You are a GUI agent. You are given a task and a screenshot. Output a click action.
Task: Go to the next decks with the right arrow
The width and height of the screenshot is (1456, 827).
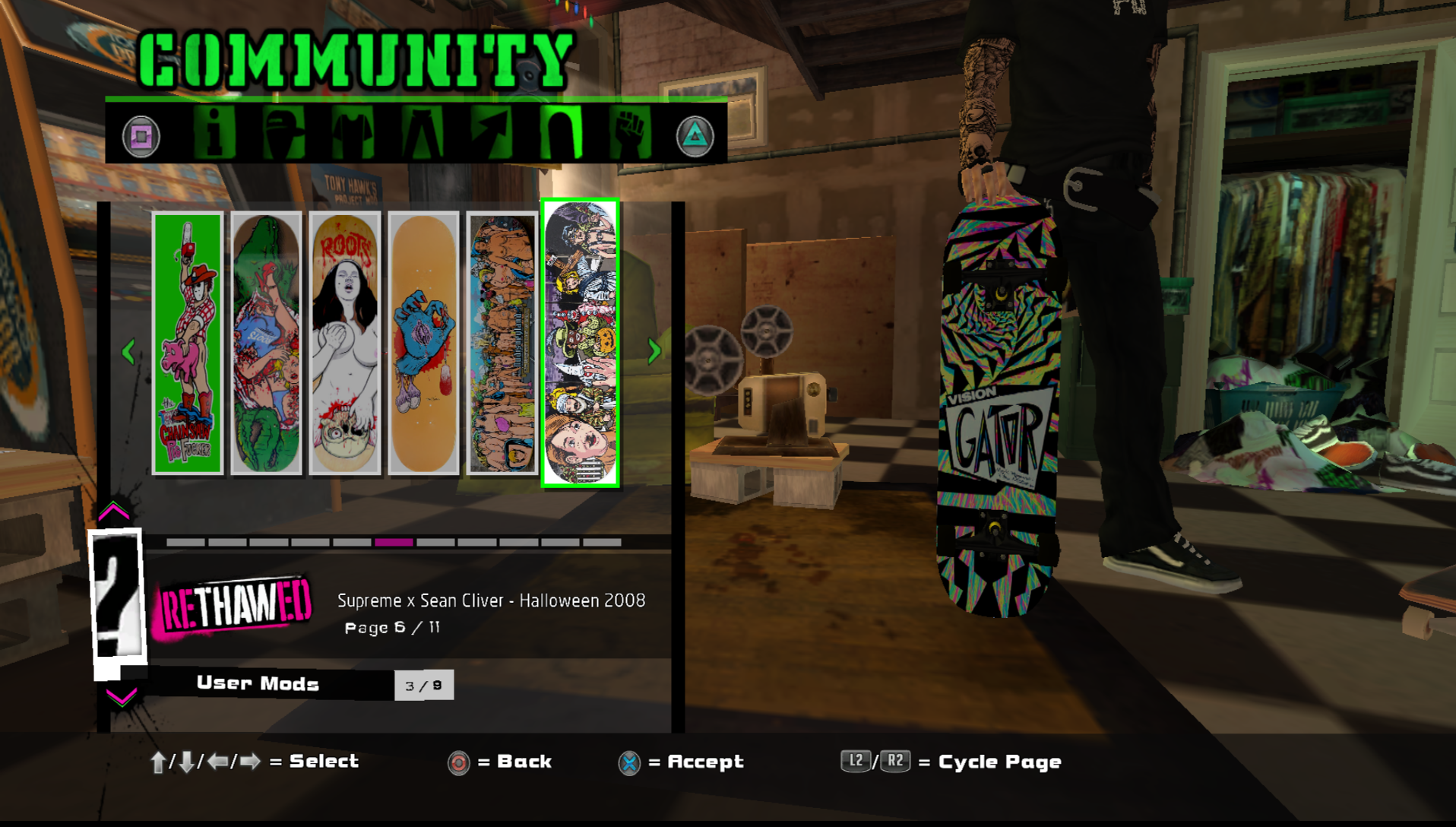click(x=654, y=351)
